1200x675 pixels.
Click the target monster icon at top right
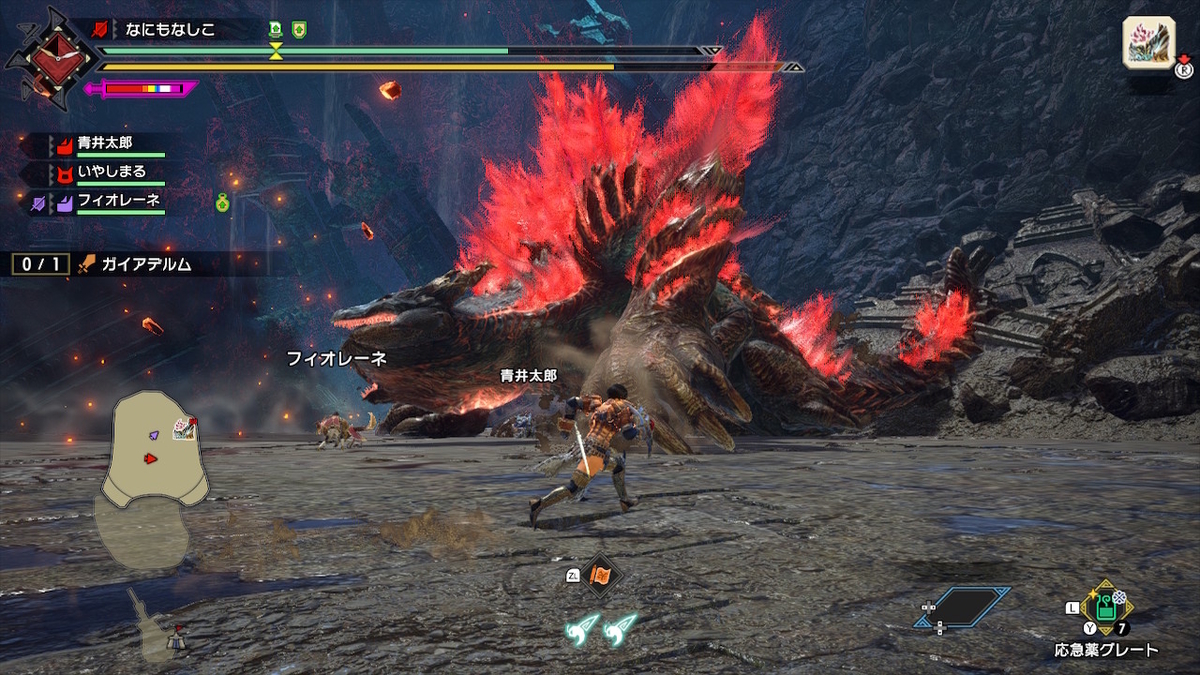coord(1148,43)
